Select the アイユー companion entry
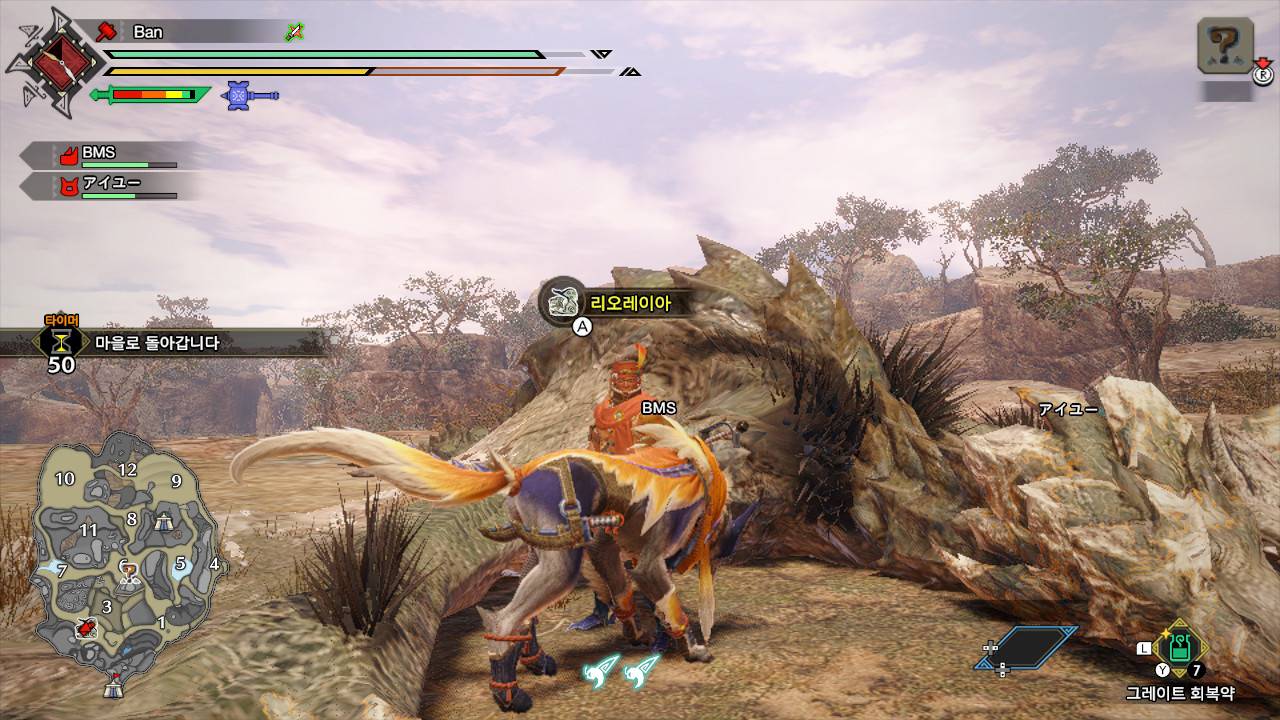The height and width of the screenshot is (720, 1280). click(x=110, y=186)
